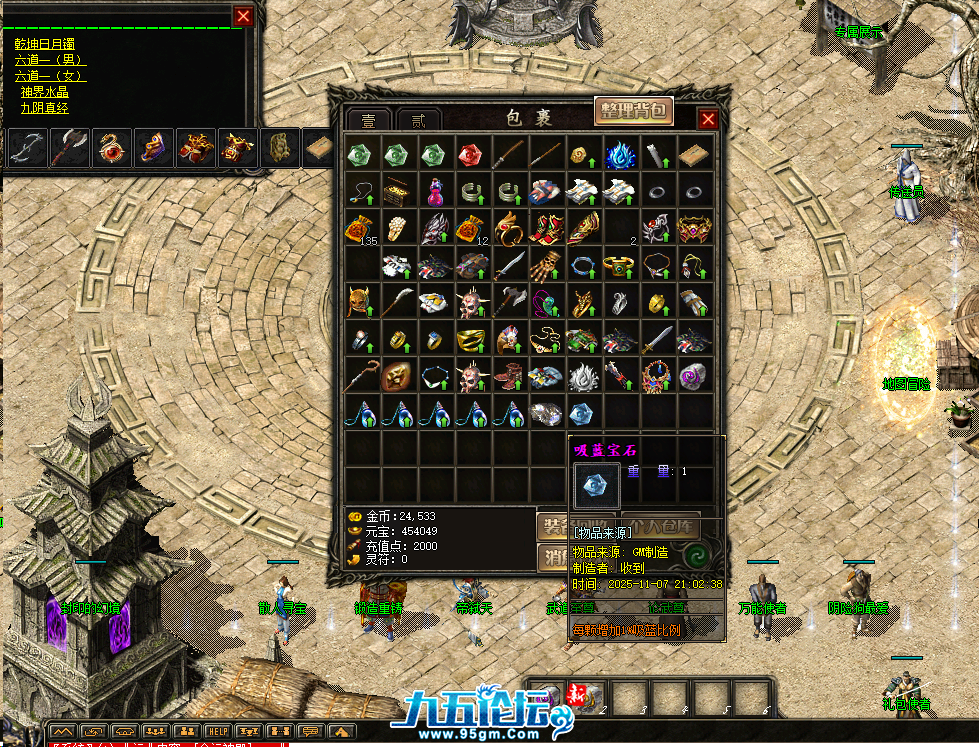Open the HELP button on bottom toolbar
The height and width of the screenshot is (747, 979).
pos(218,731)
